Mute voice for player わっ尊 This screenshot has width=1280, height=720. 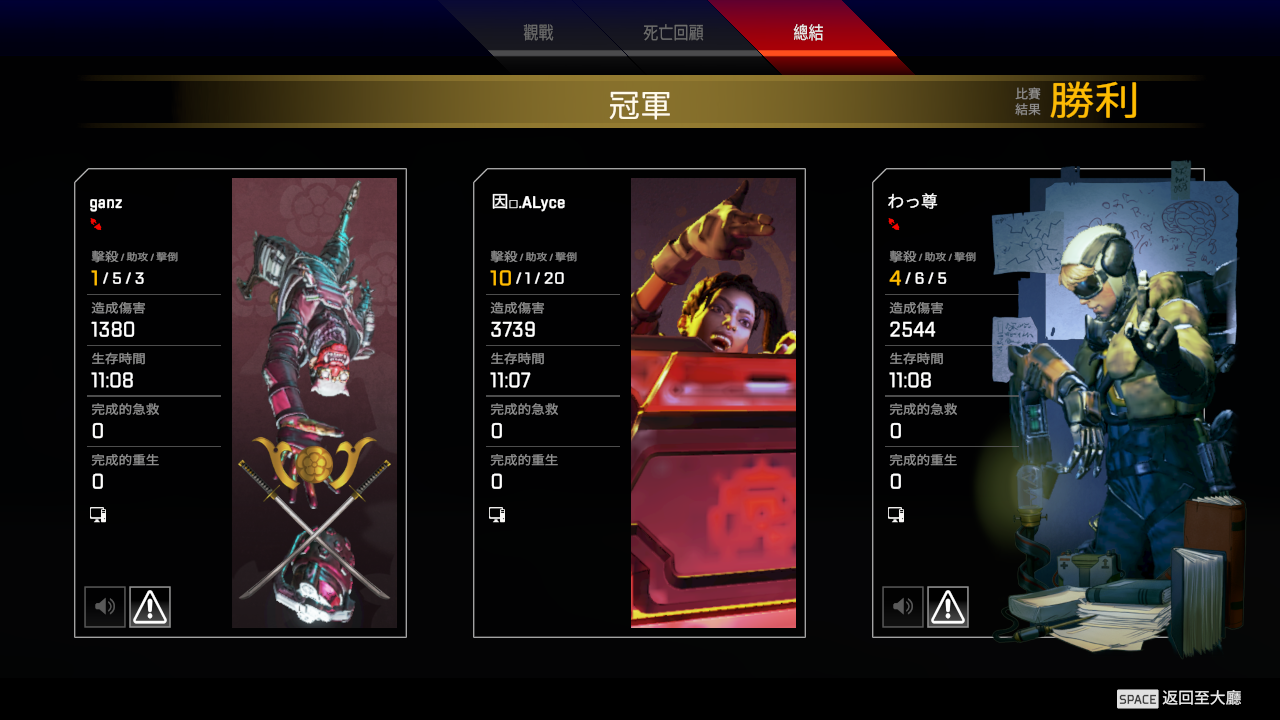[903, 607]
